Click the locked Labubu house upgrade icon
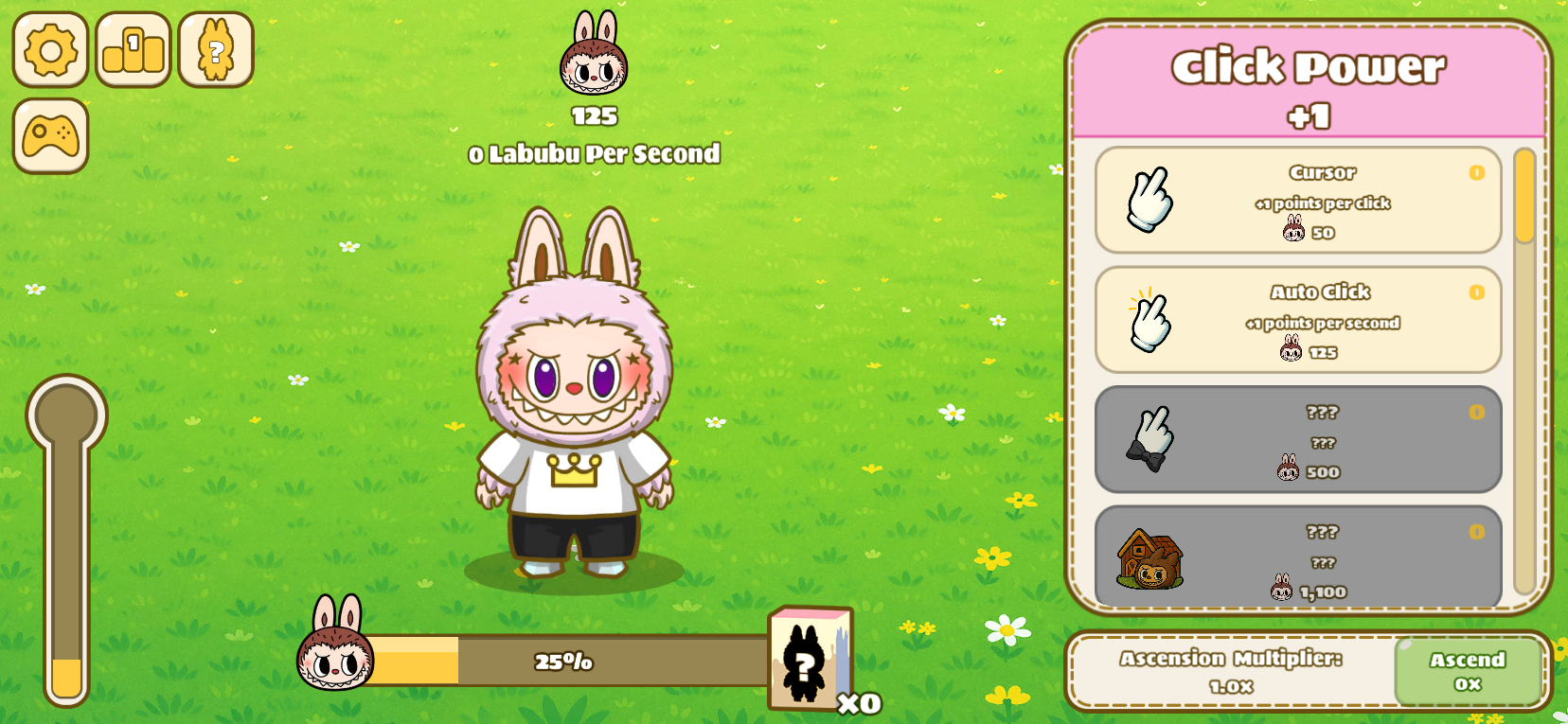 pyautogui.click(x=1148, y=558)
